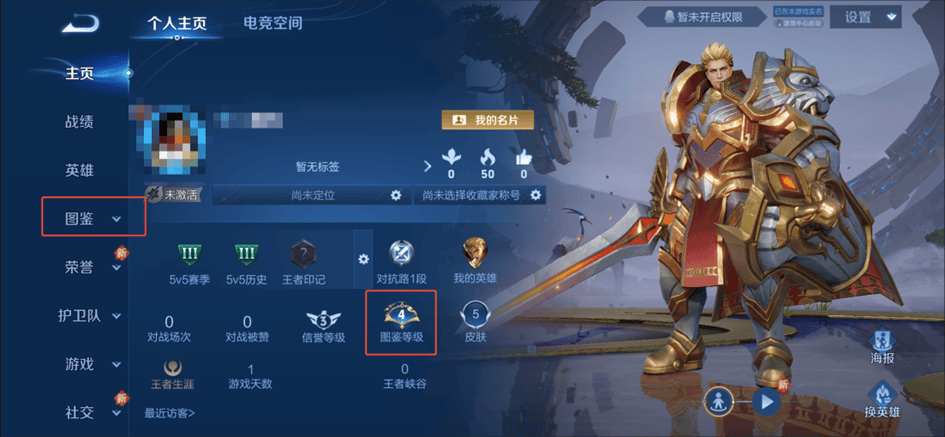
Task: Click the 我的名片 button
Action: pos(488,120)
